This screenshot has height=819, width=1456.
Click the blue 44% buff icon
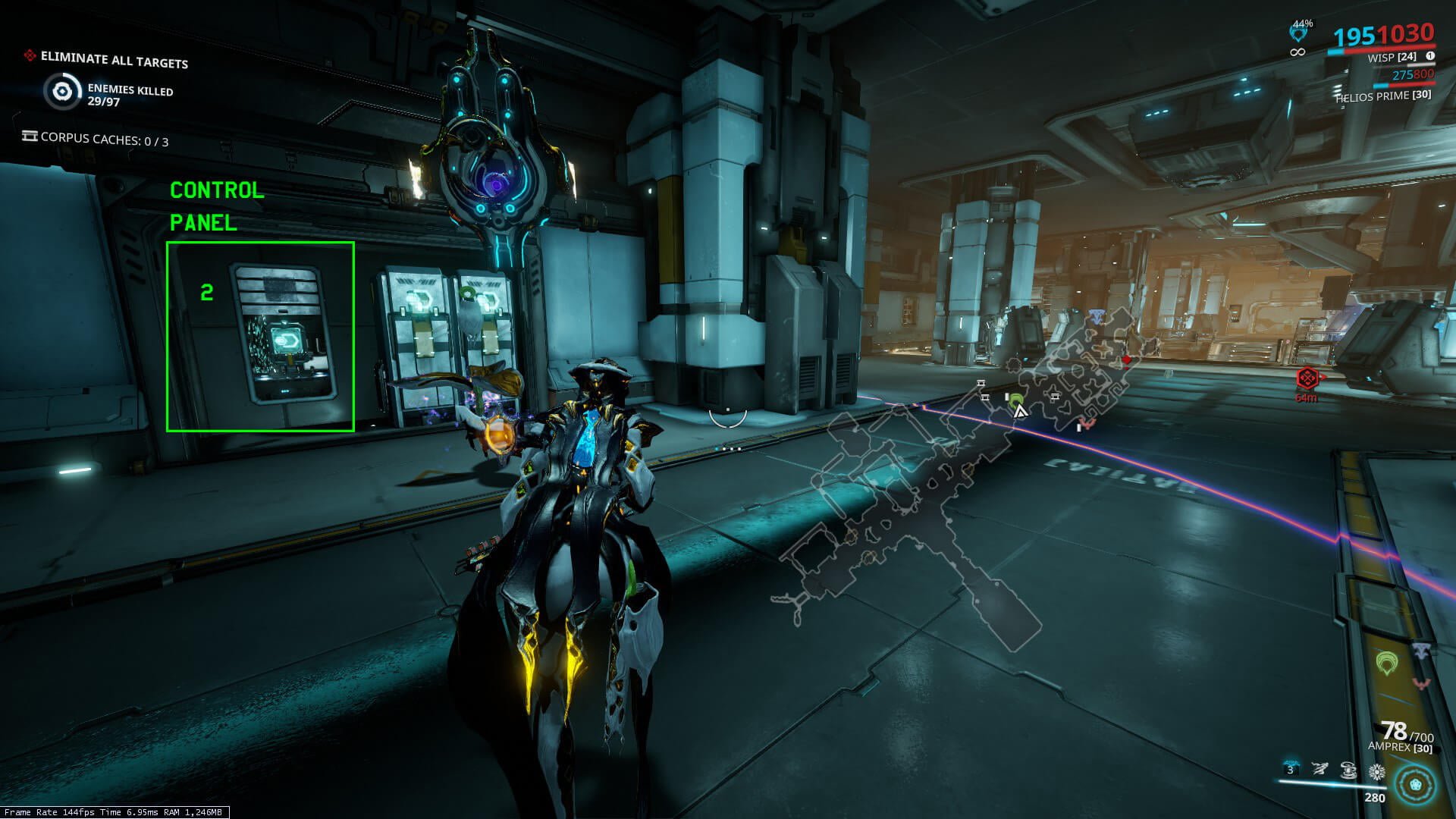[x=1299, y=35]
